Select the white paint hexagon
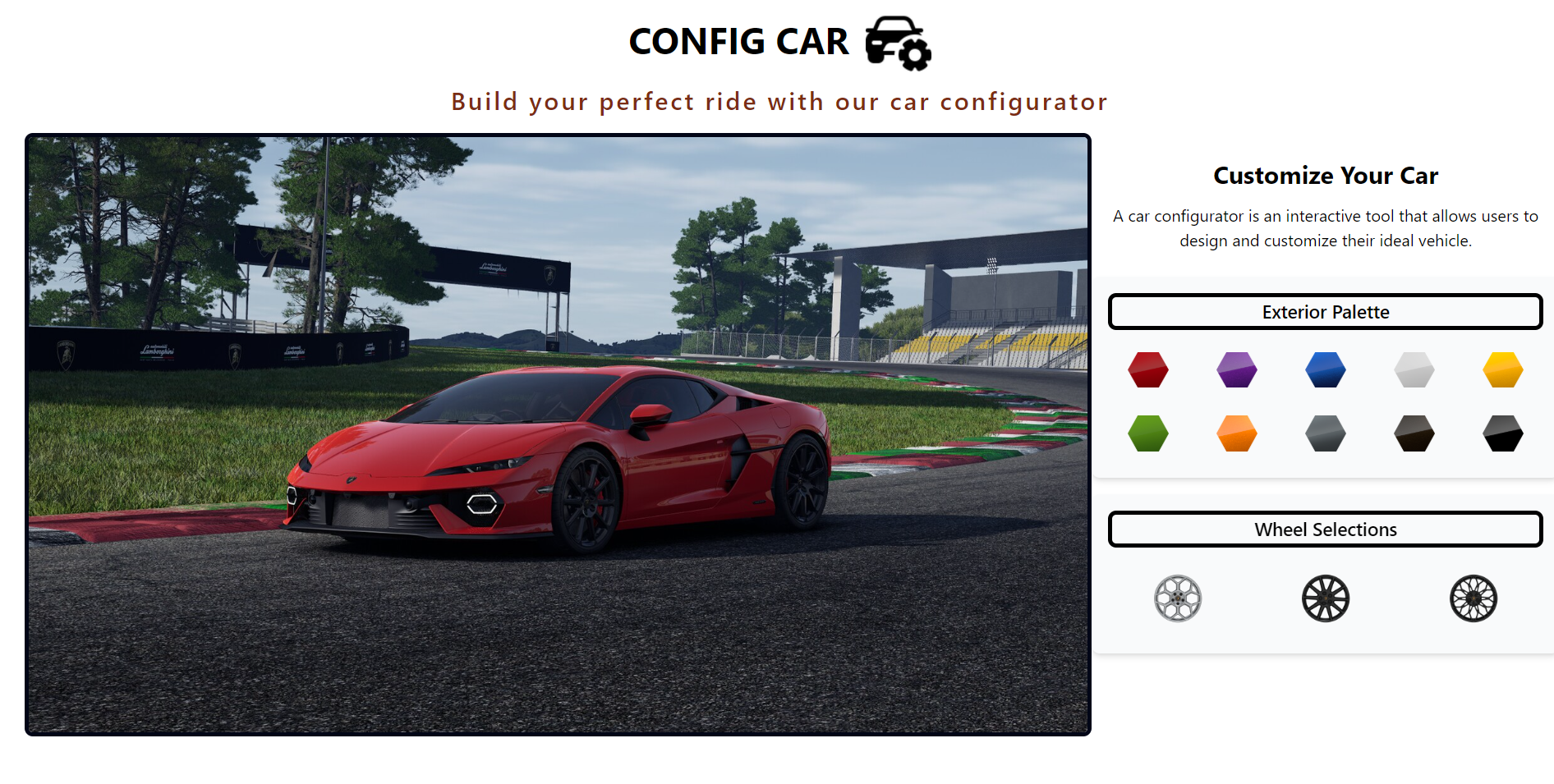Image resolution: width=1554 pixels, height=784 pixels. point(1414,369)
